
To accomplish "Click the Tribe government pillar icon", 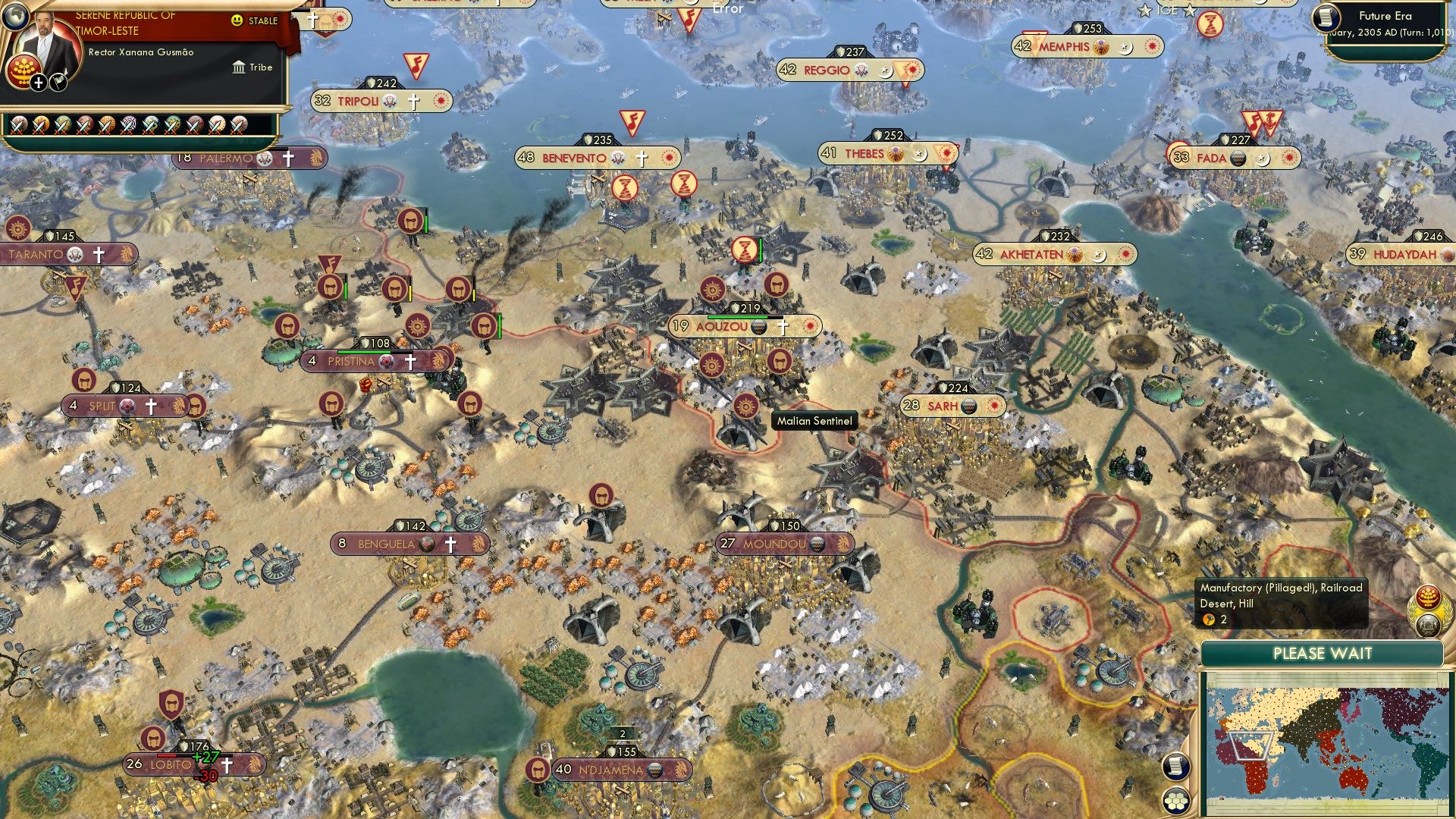I will tap(240, 67).
